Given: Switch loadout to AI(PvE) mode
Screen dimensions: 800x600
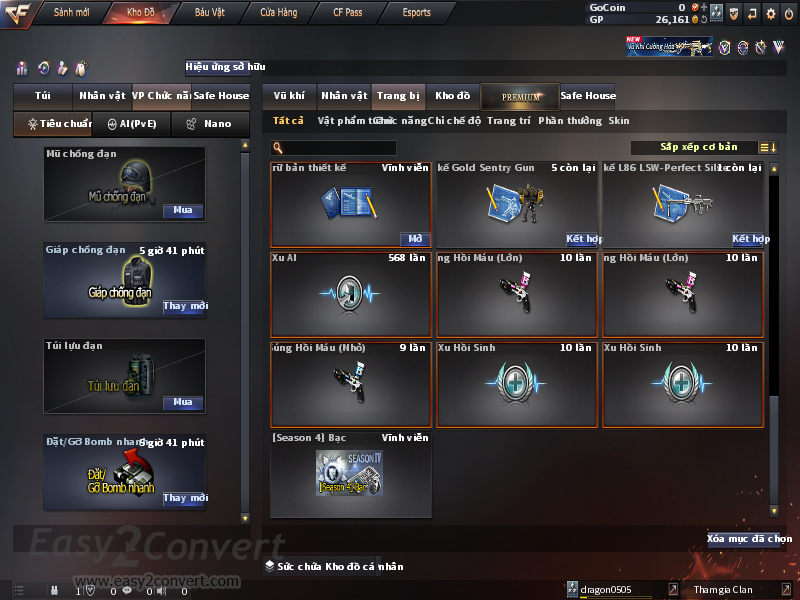Looking at the screenshot, I should coord(131,124).
